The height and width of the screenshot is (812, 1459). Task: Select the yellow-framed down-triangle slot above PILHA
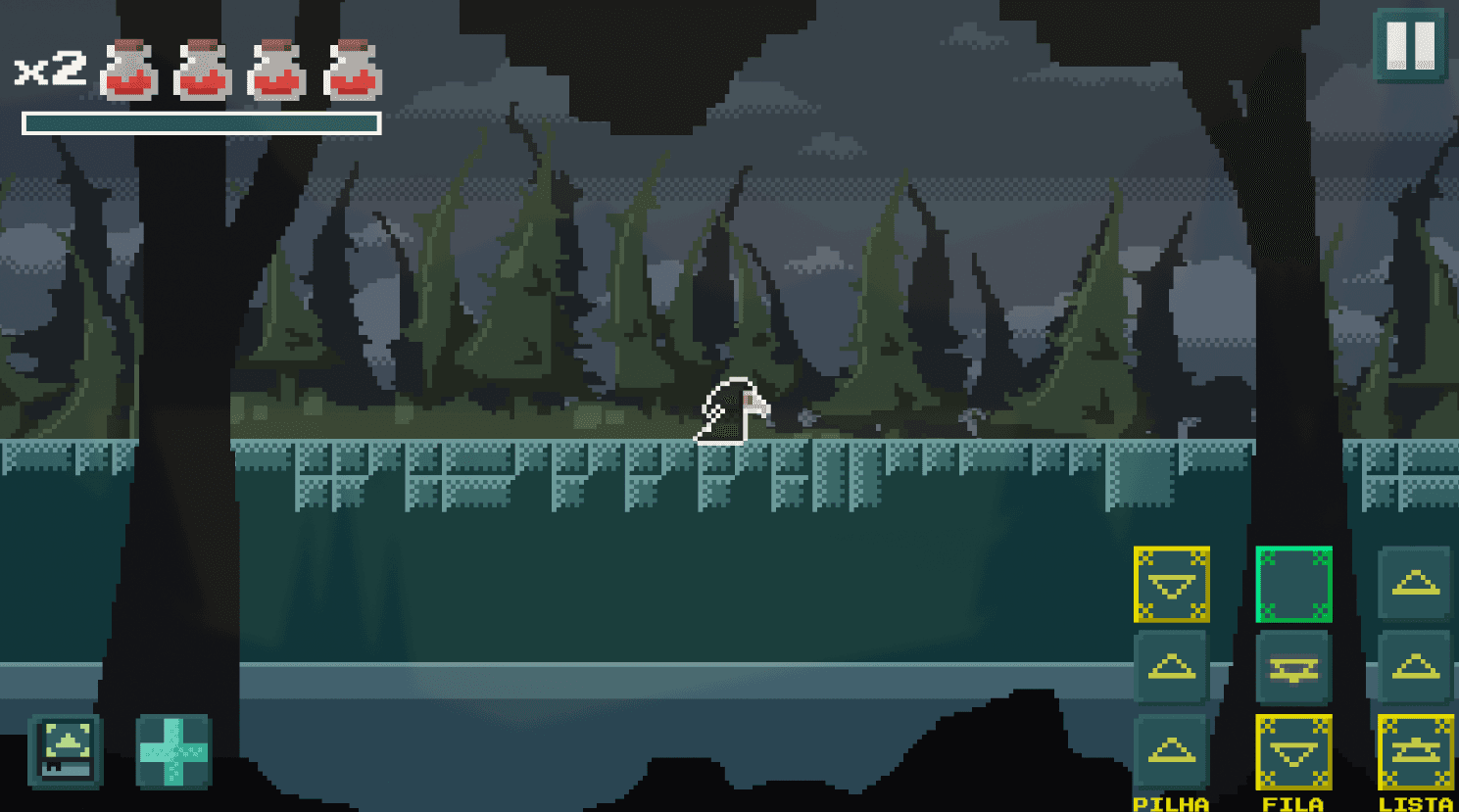click(x=1171, y=585)
